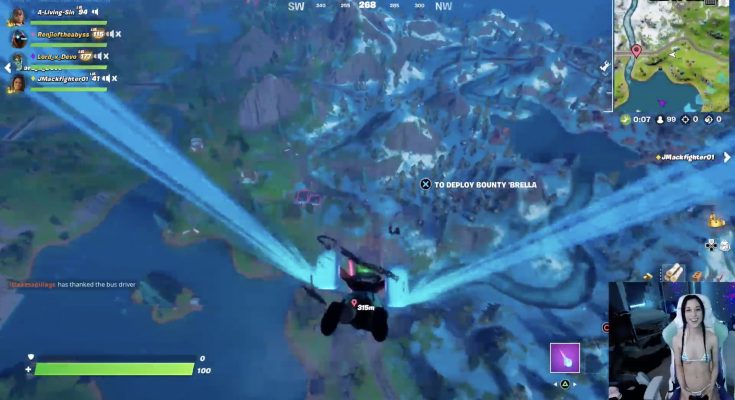Expand the JMackfighter01 spectate arrow
The image size is (735, 400).
(x=727, y=157)
